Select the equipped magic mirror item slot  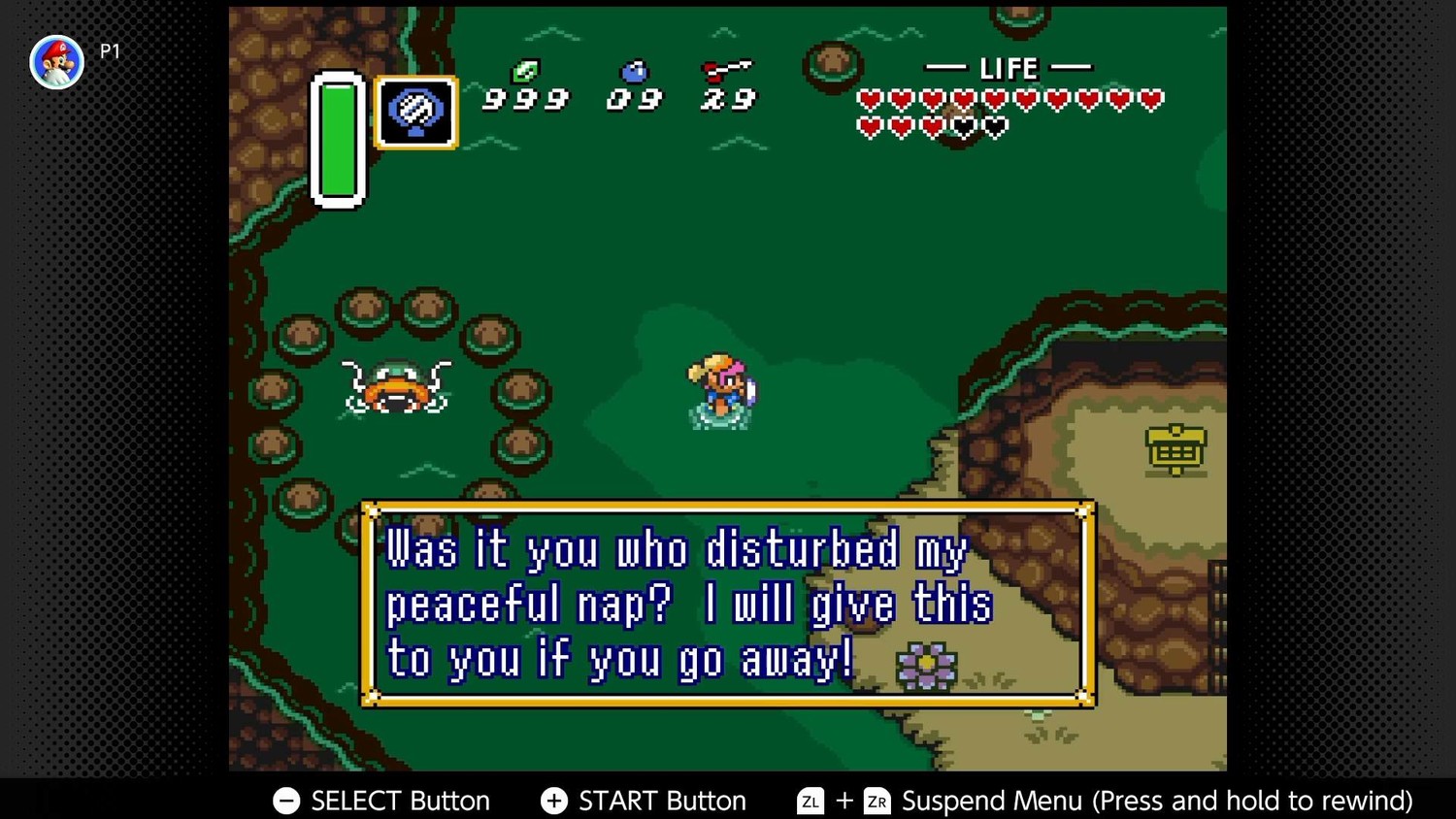pyautogui.click(x=416, y=113)
